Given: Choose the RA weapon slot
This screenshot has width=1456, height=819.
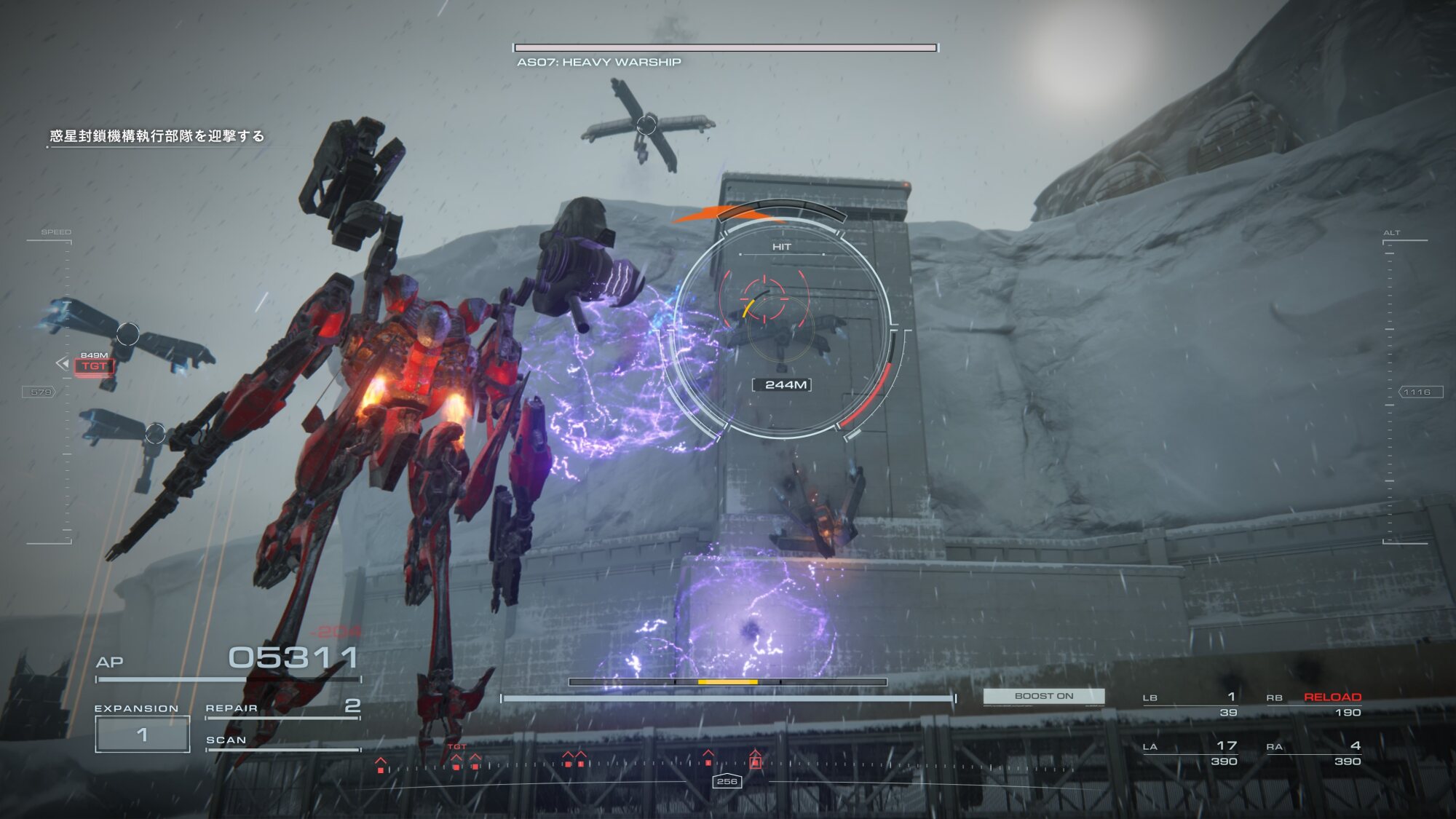Looking at the screenshot, I should pos(1313,753).
